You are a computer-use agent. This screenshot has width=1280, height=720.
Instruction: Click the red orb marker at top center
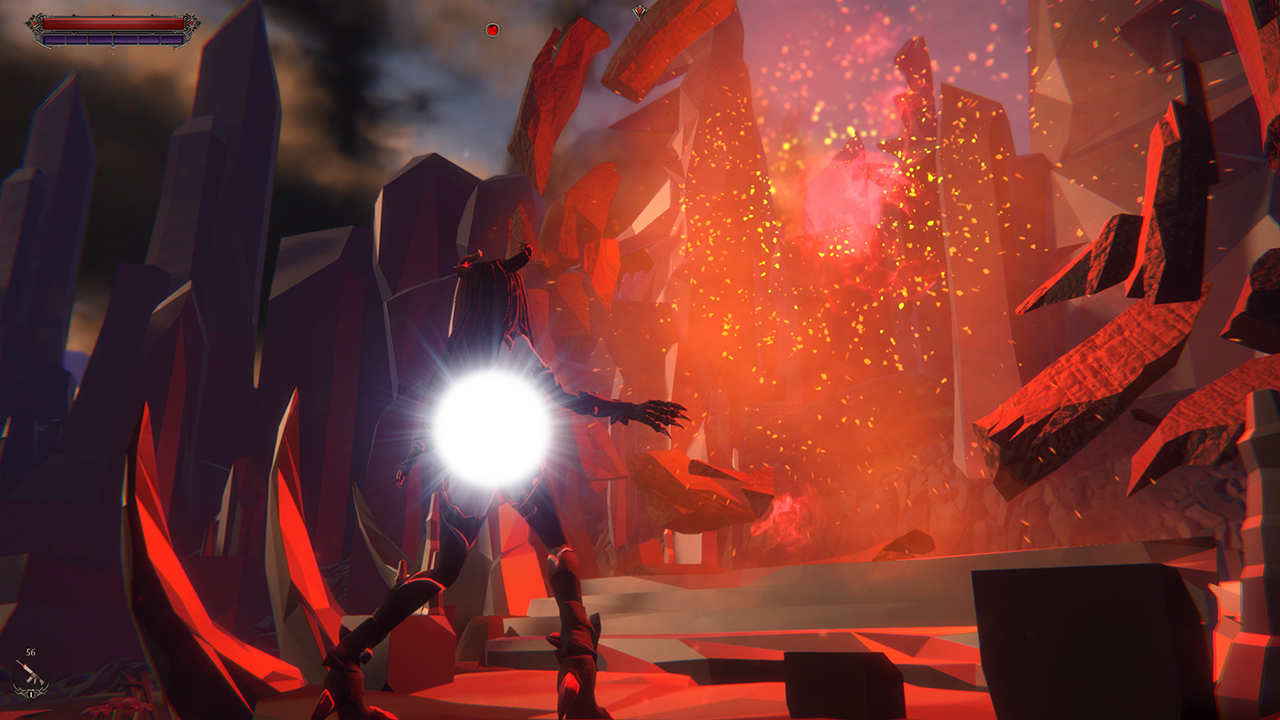(x=493, y=29)
